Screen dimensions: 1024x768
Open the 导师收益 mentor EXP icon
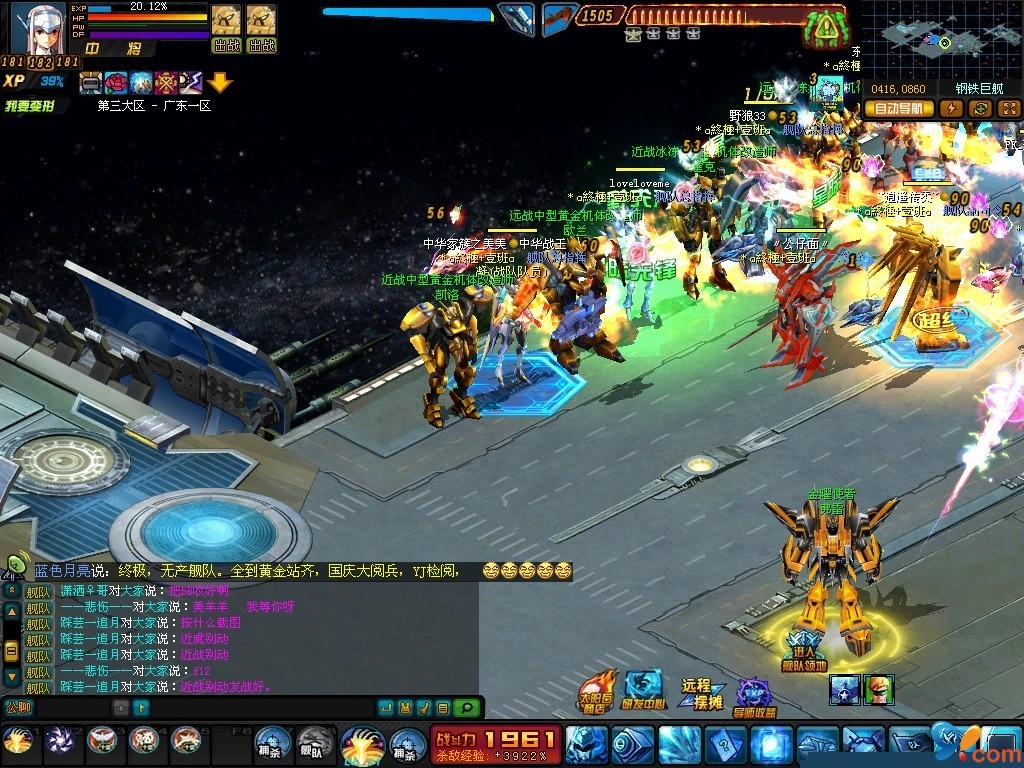(x=755, y=697)
